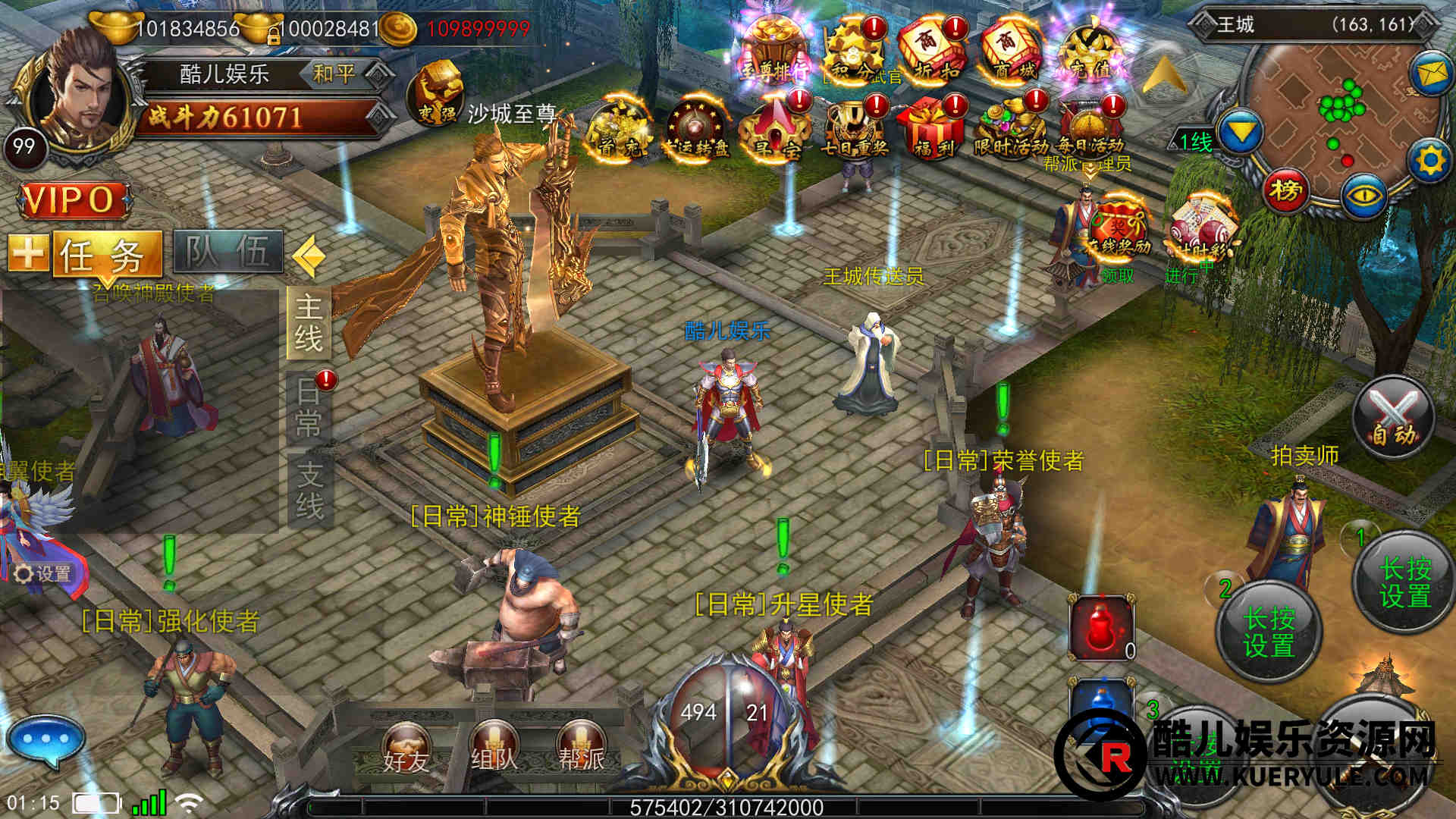Screen dimensions: 1456x819
Task: Open the 至尊排行 ranking icon
Action: tap(773, 51)
